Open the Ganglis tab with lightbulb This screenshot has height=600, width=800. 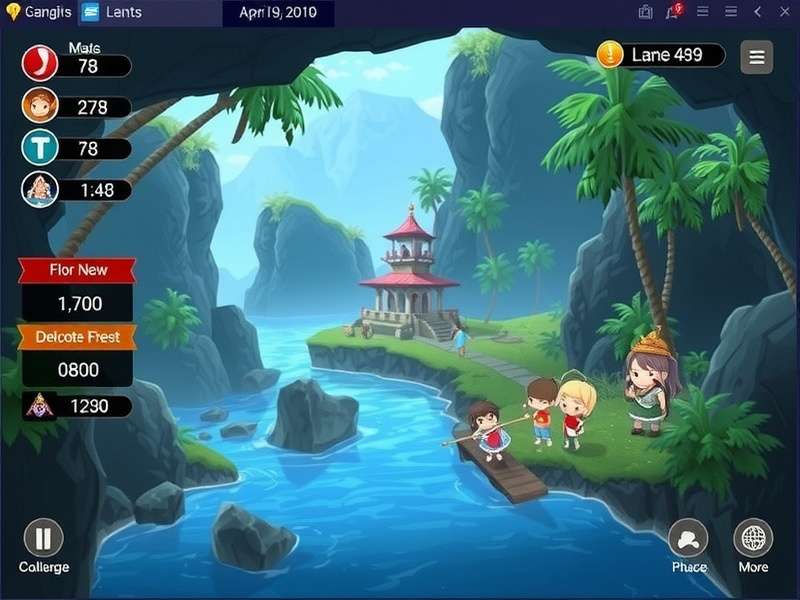tap(40, 13)
